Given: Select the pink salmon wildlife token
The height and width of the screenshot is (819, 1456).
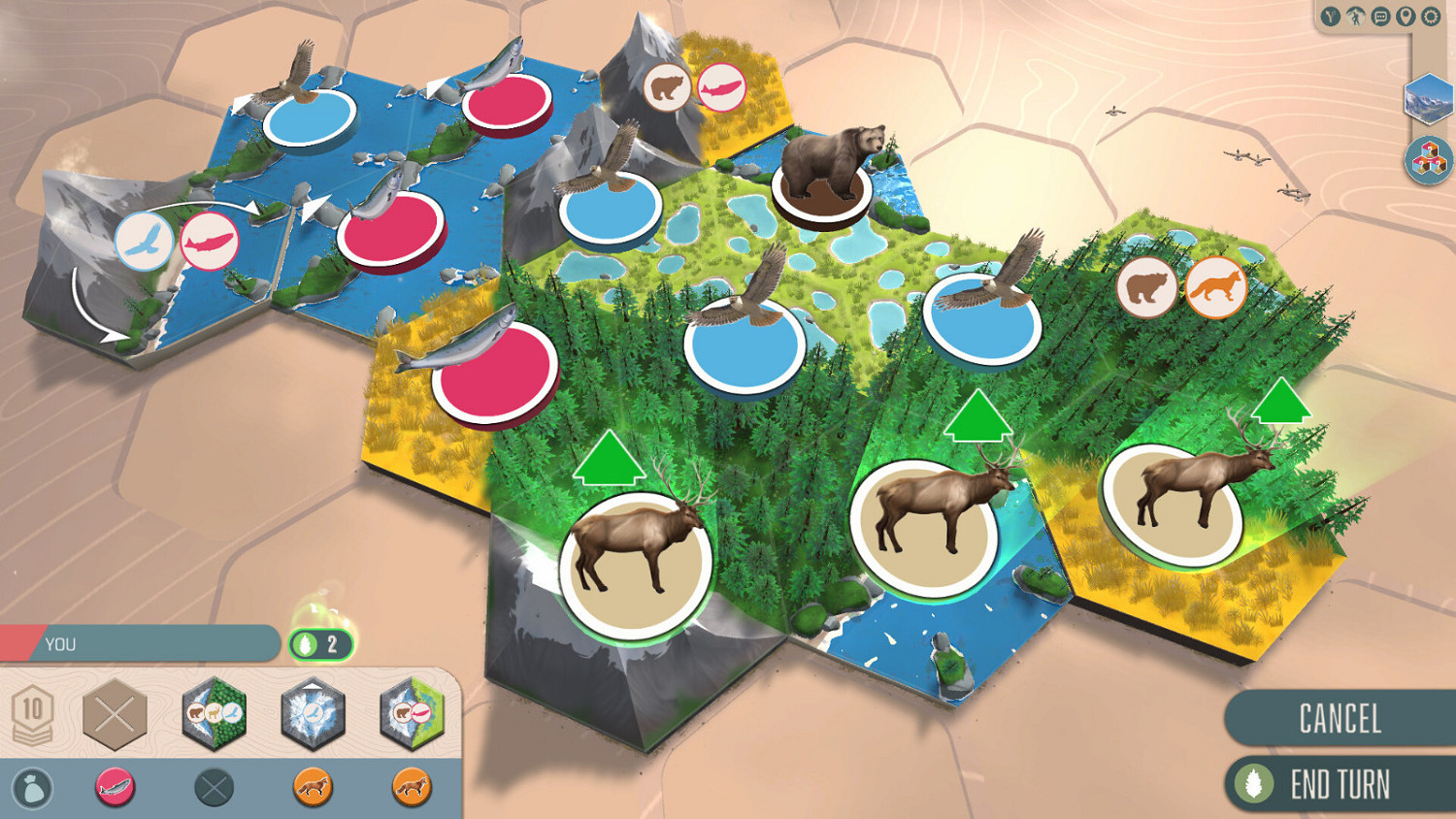Looking at the screenshot, I should [115, 787].
